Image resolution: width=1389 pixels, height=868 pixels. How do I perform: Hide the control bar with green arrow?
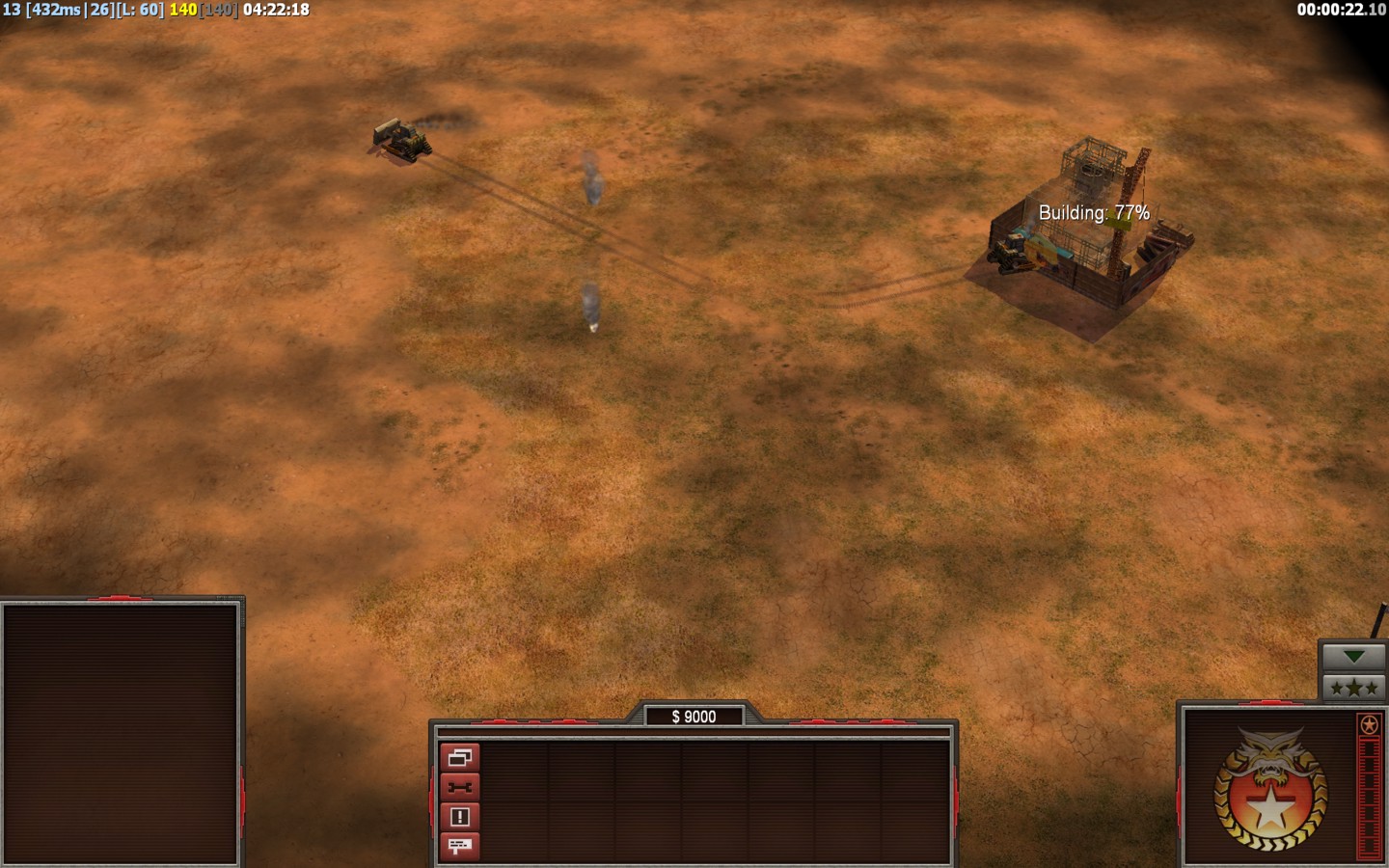click(1353, 657)
